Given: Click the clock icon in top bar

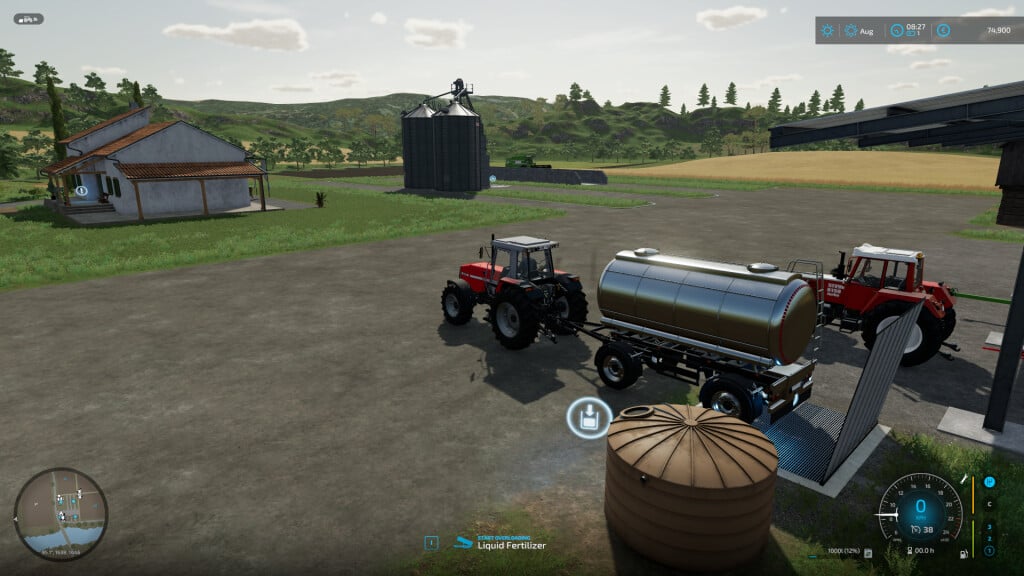Looking at the screenshot, I should tap(897, 30).
